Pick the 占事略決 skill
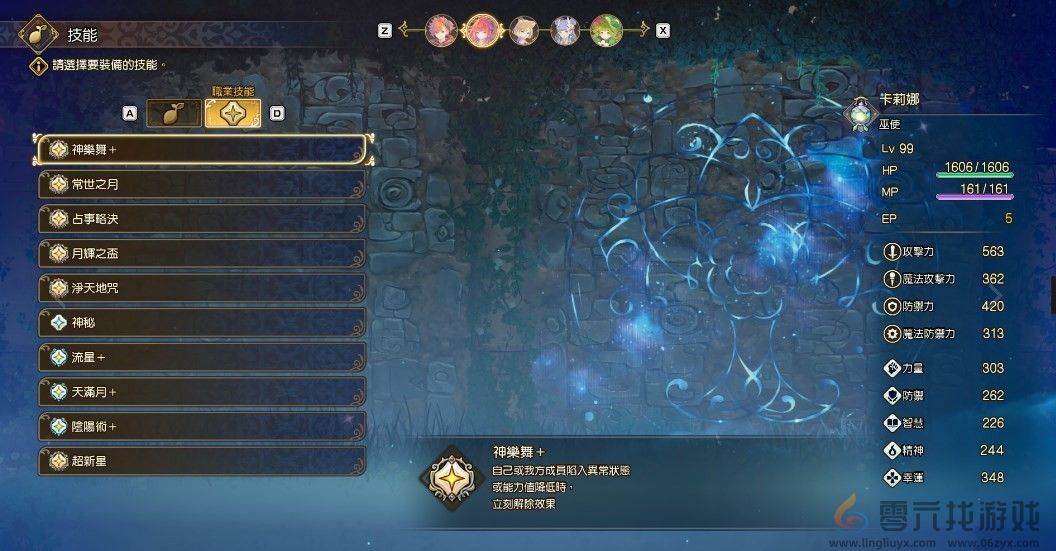 pyautogui.click(x=203, y=219)
